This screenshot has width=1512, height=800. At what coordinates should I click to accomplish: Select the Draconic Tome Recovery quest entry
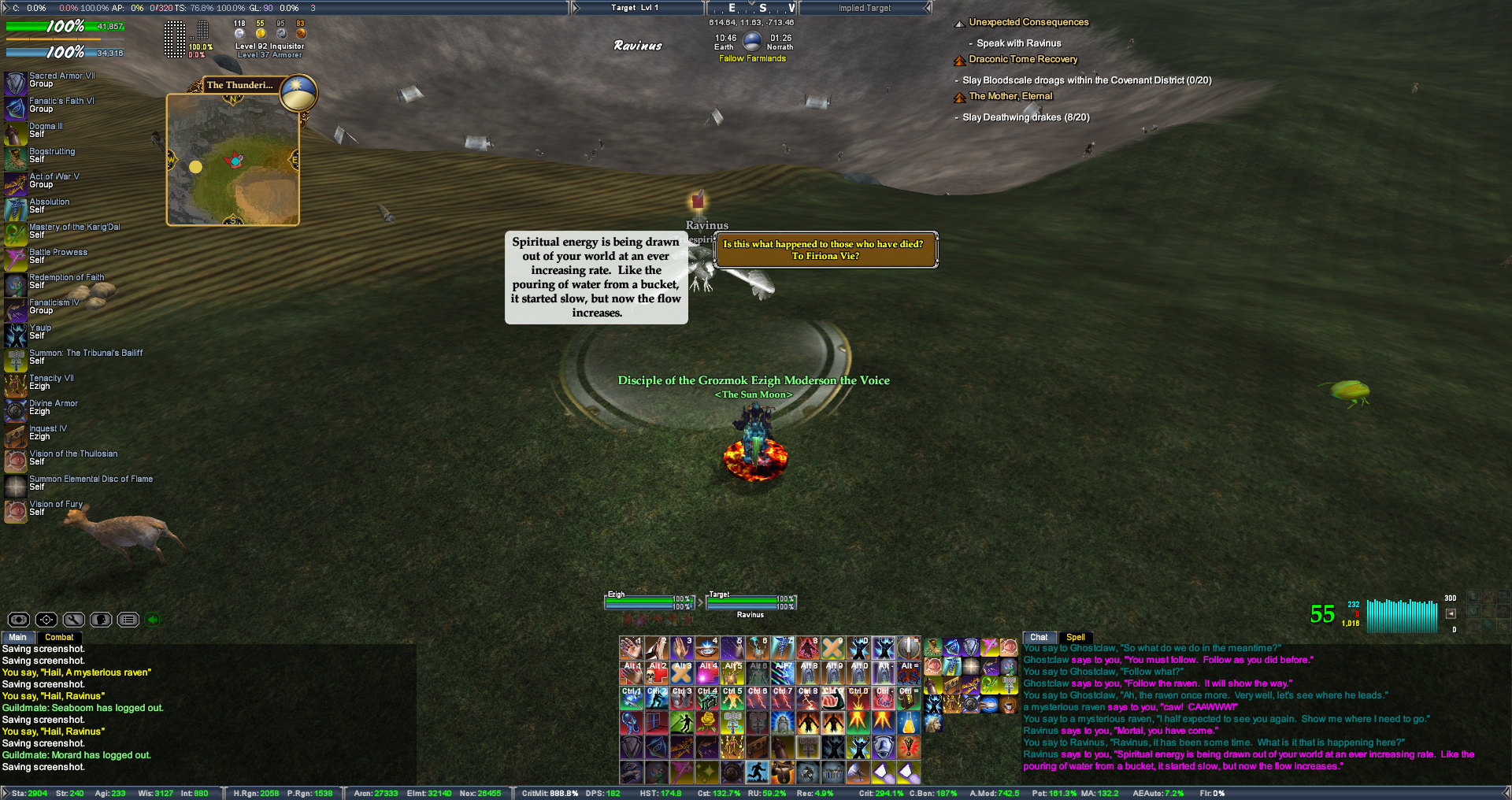click(x=1023, y=60)
